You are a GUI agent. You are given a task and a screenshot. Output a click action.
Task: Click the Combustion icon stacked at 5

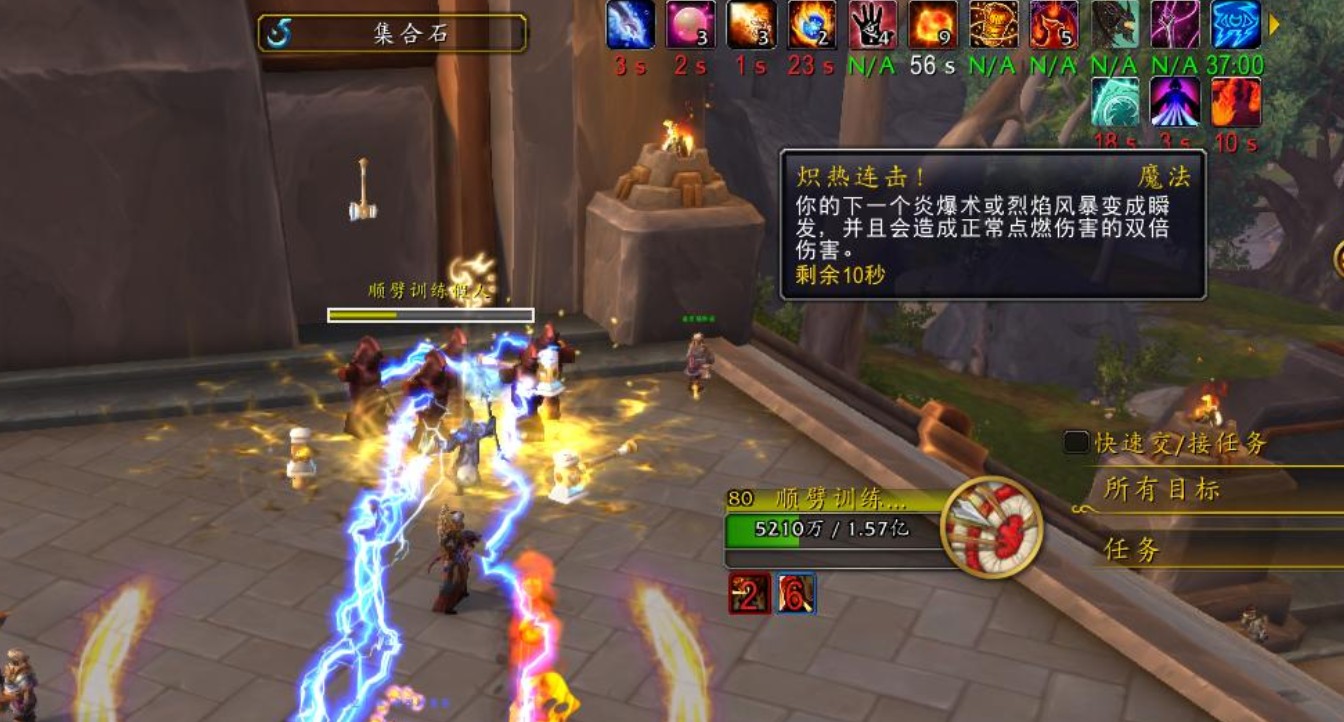click(x=1055, y=25)
